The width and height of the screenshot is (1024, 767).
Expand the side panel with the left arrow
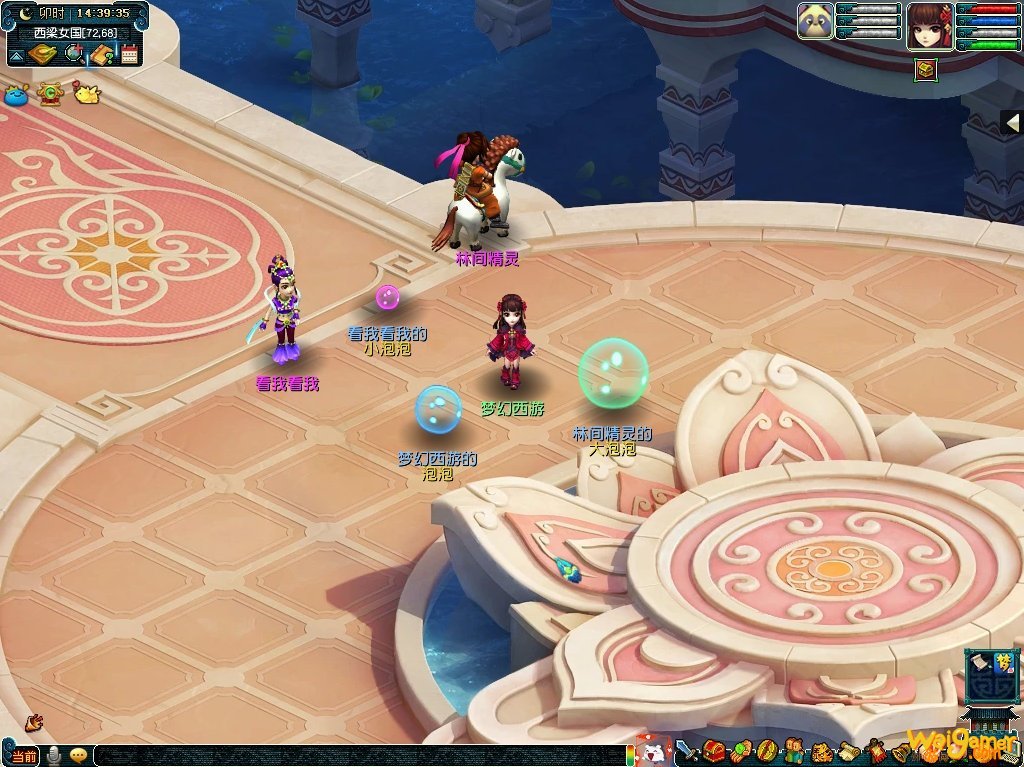pos(1012,122)
